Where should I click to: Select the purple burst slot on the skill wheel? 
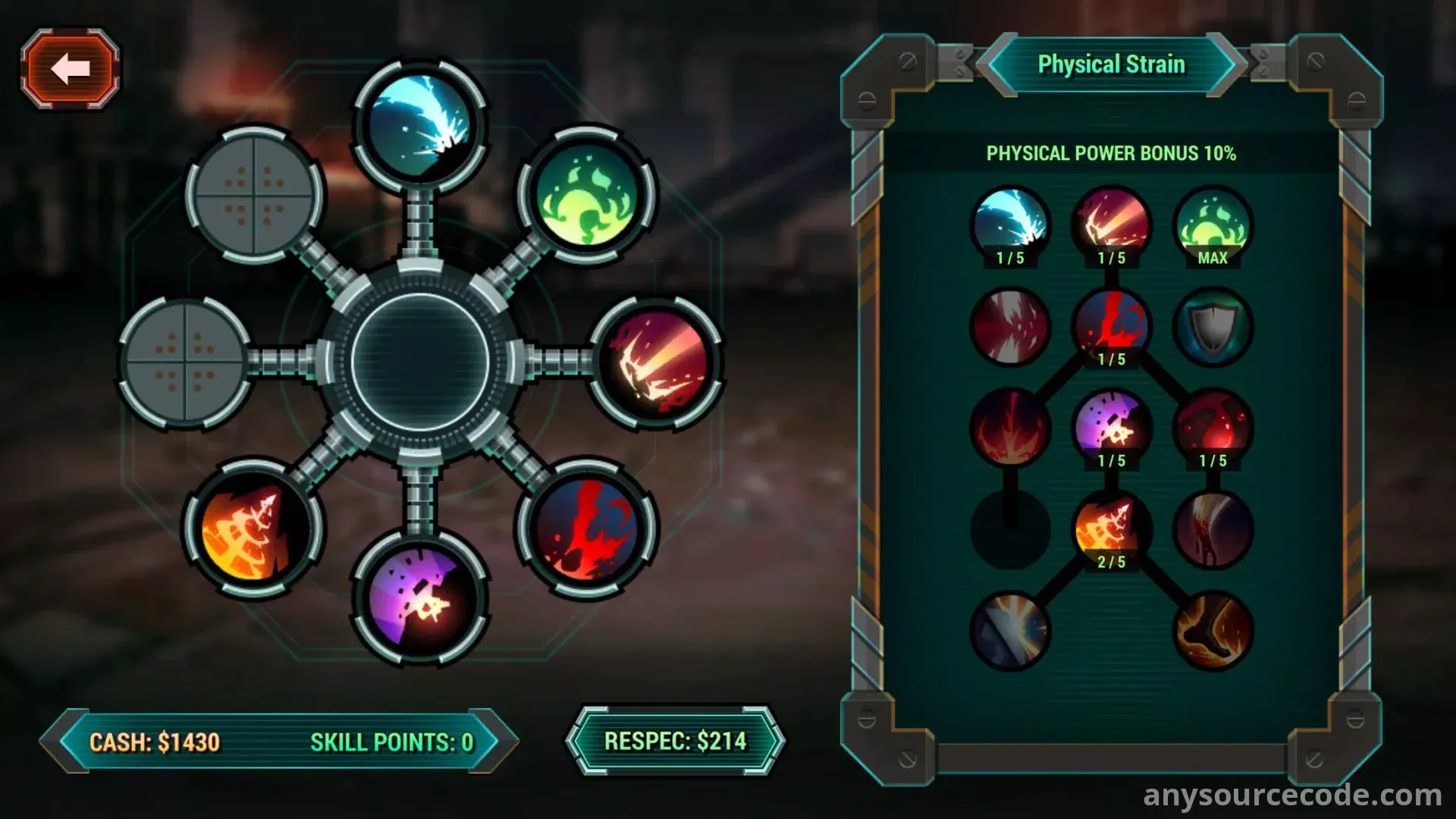[x=419, y=598]
